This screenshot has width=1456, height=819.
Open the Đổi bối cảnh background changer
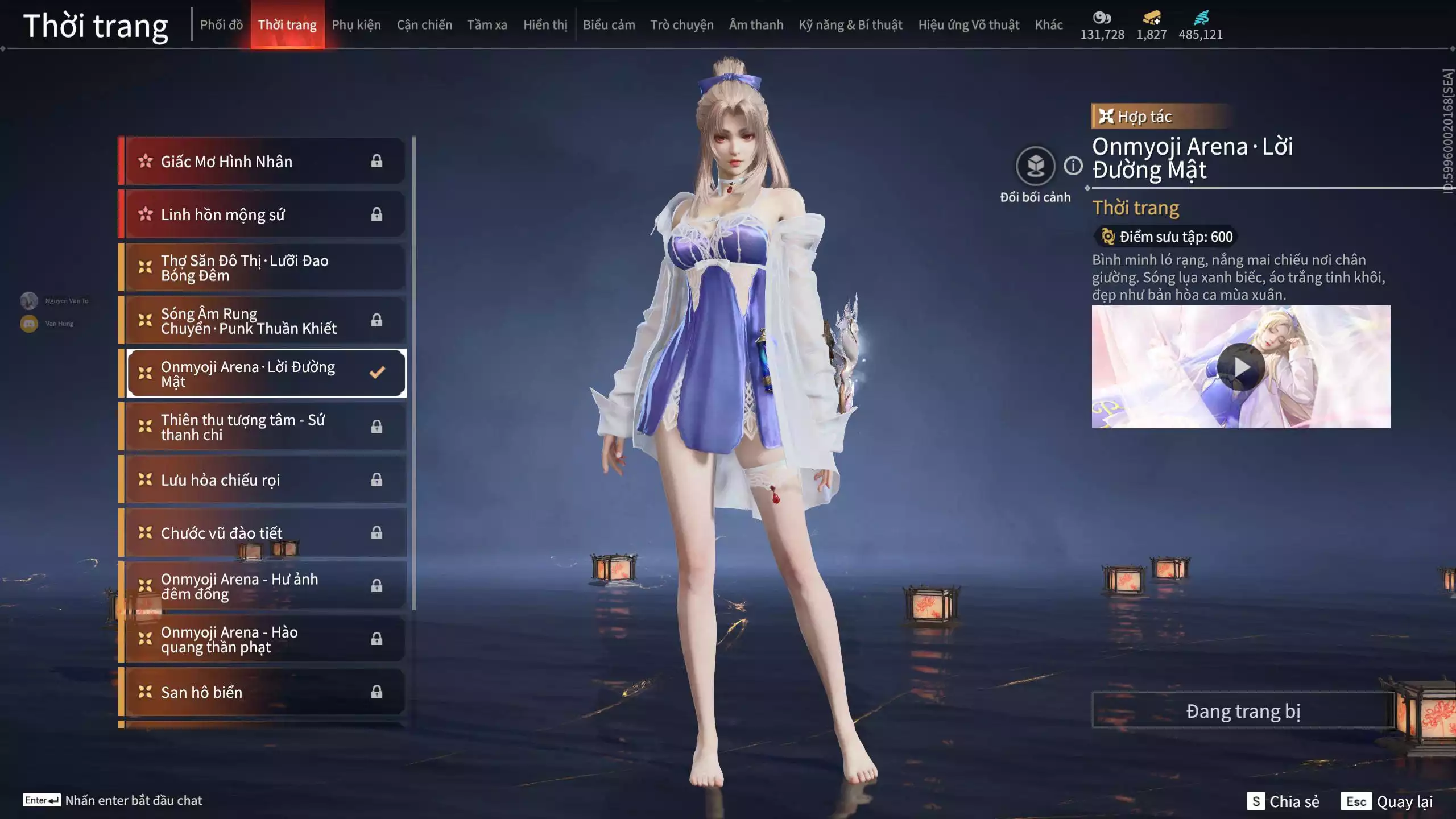coord(1036,165)
